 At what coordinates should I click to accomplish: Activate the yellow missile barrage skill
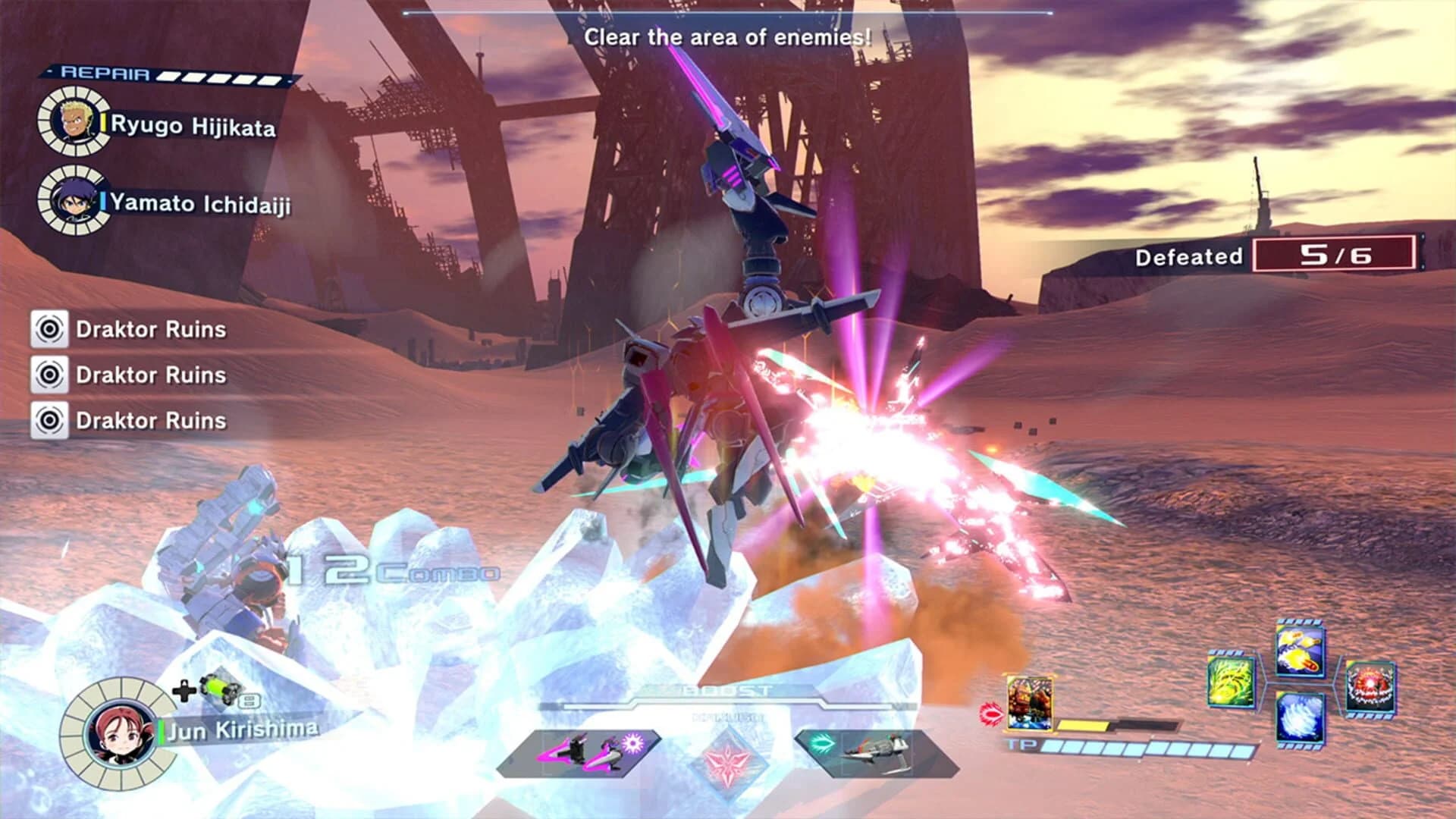[x=1299, y=652]
